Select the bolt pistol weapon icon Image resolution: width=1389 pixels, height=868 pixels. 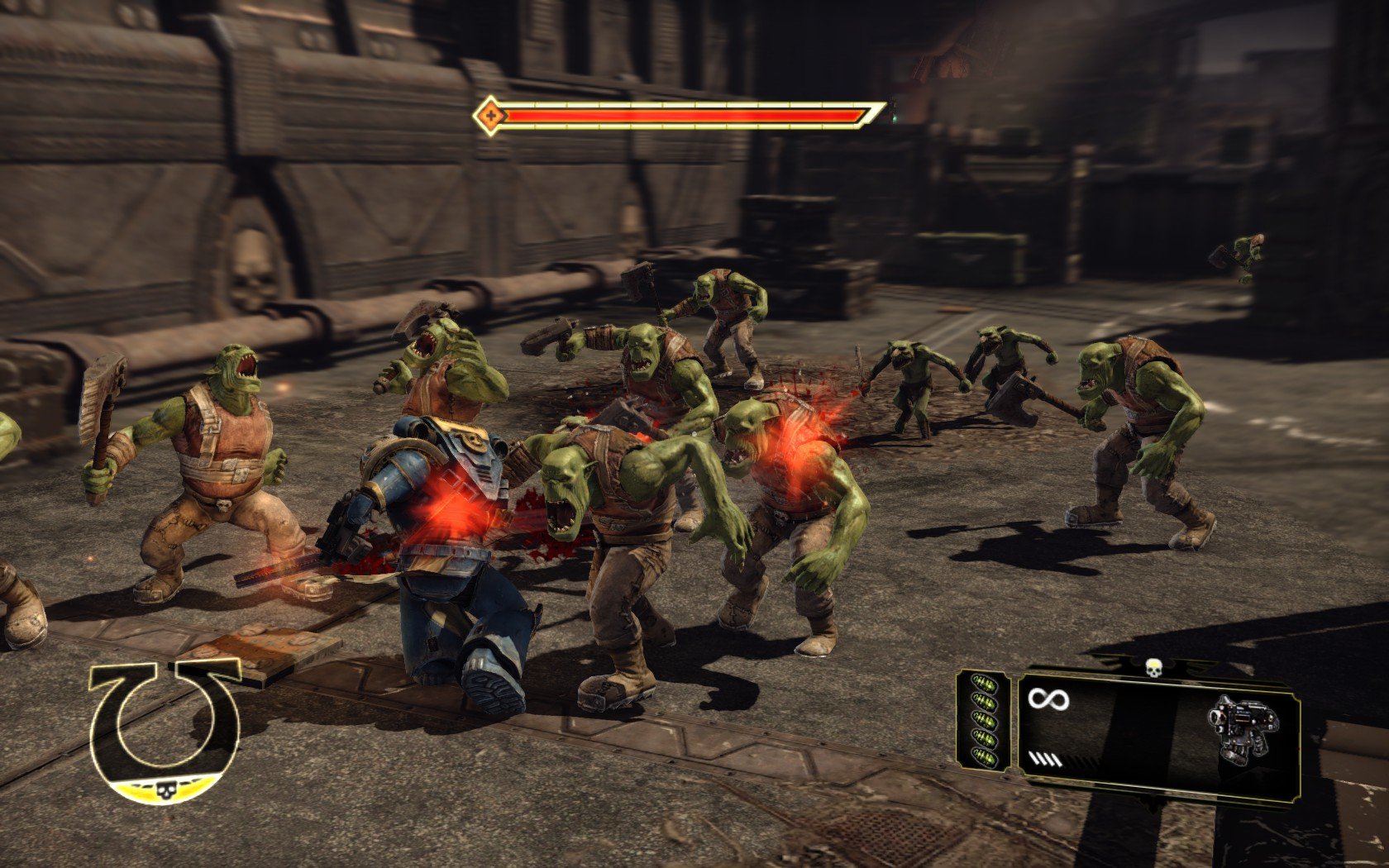coord(1244,727)
